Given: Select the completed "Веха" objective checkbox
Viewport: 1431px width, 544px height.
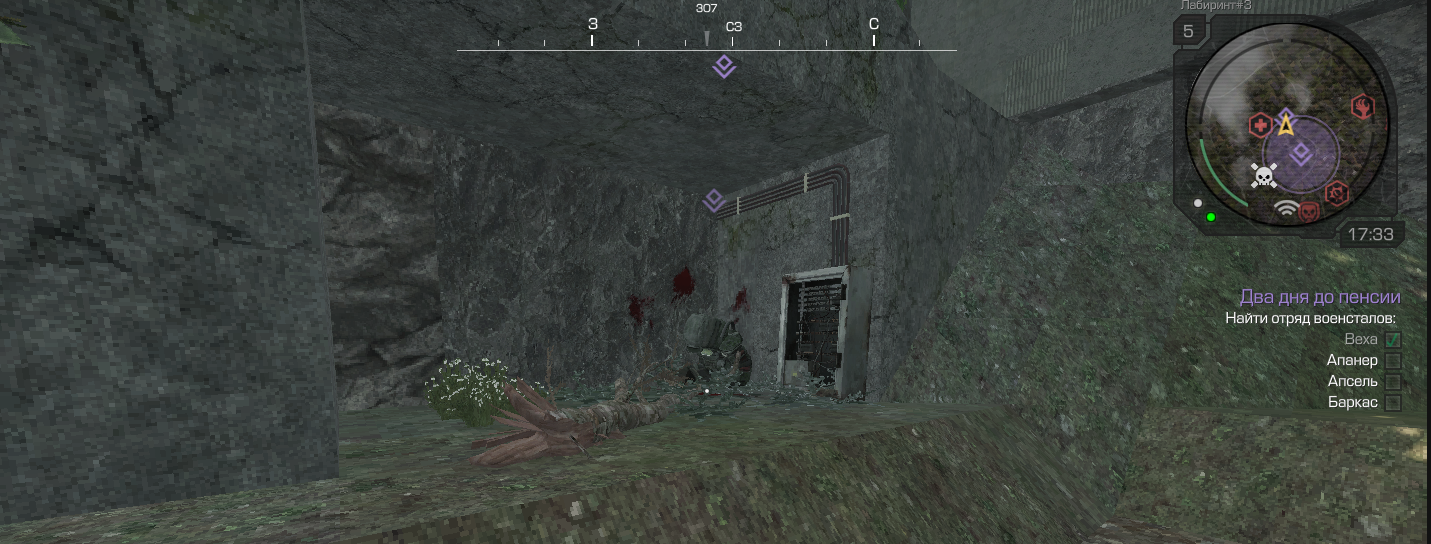Looking at the screenshot, I should tap(1392, 340).
